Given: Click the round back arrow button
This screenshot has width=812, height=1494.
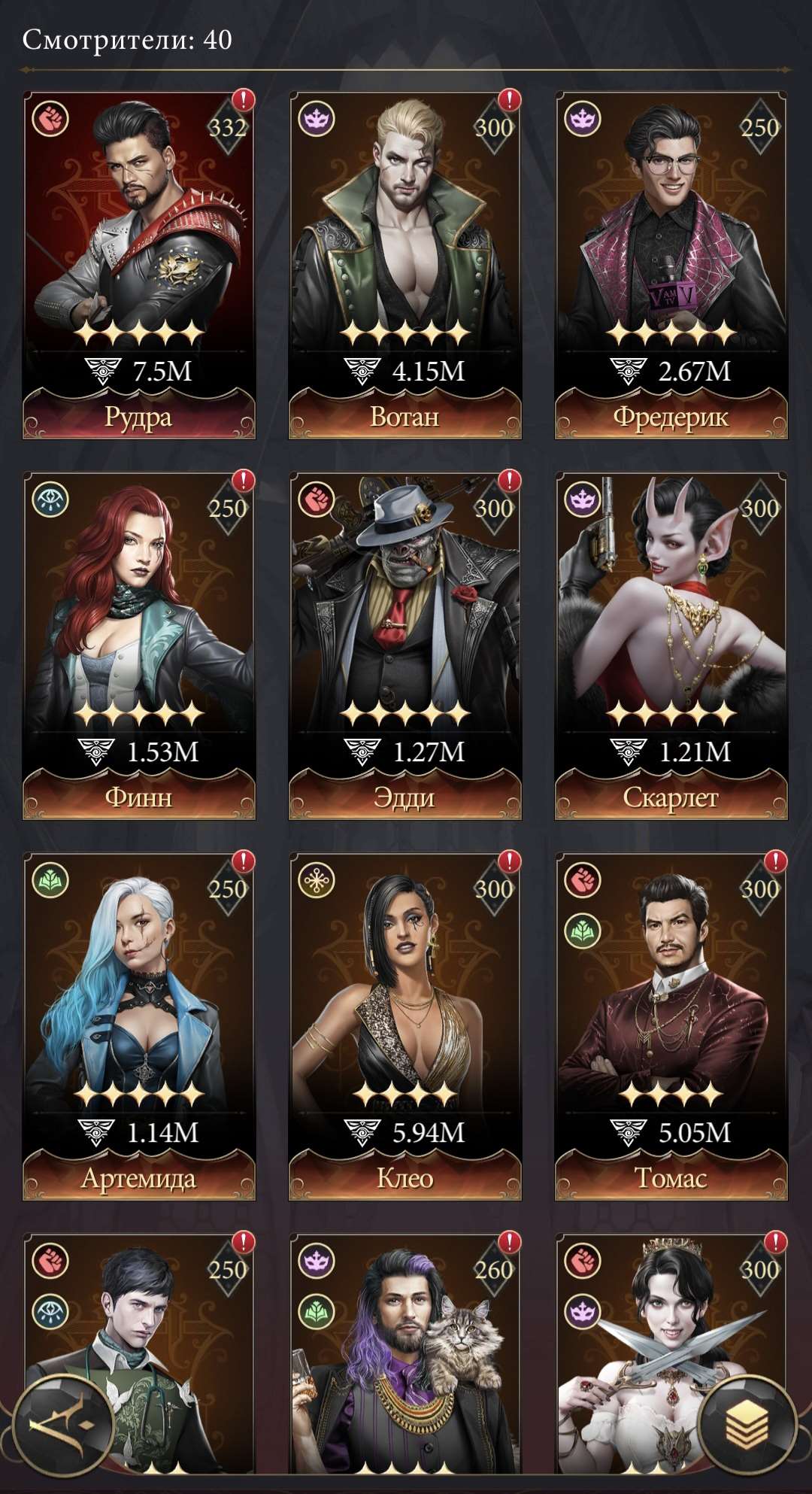Looking at the screenshot, I should point(62,1426).
